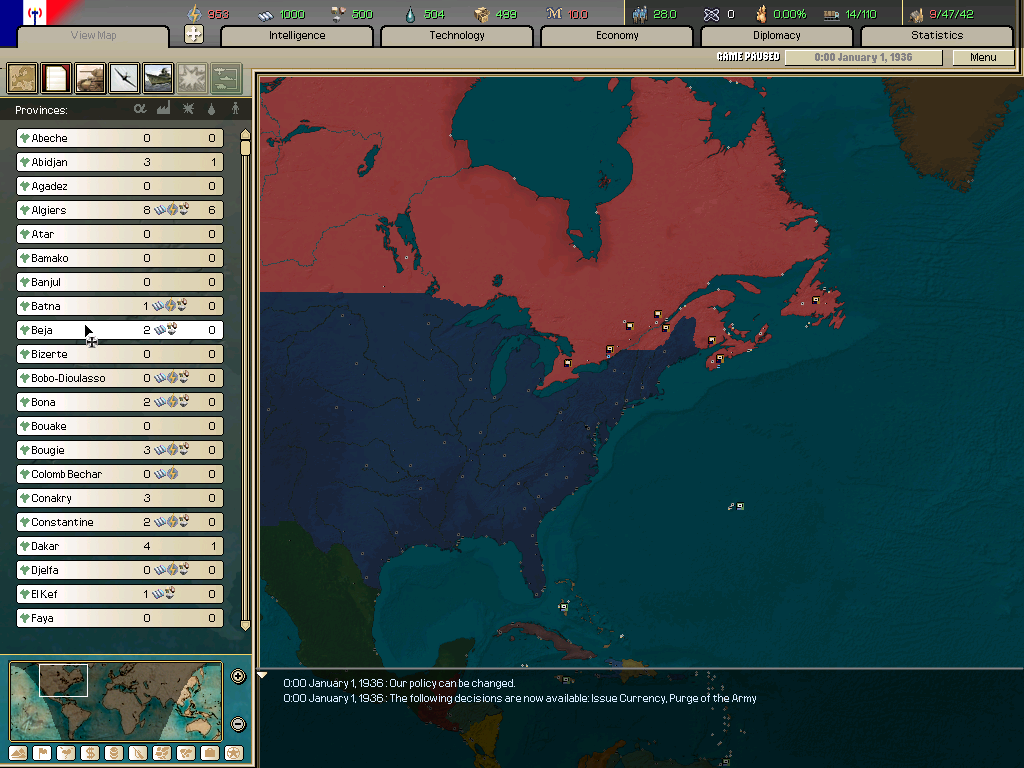1024x768 pixels.
Task: Select the Algiers province row
Action: click(x=120, y=210)
